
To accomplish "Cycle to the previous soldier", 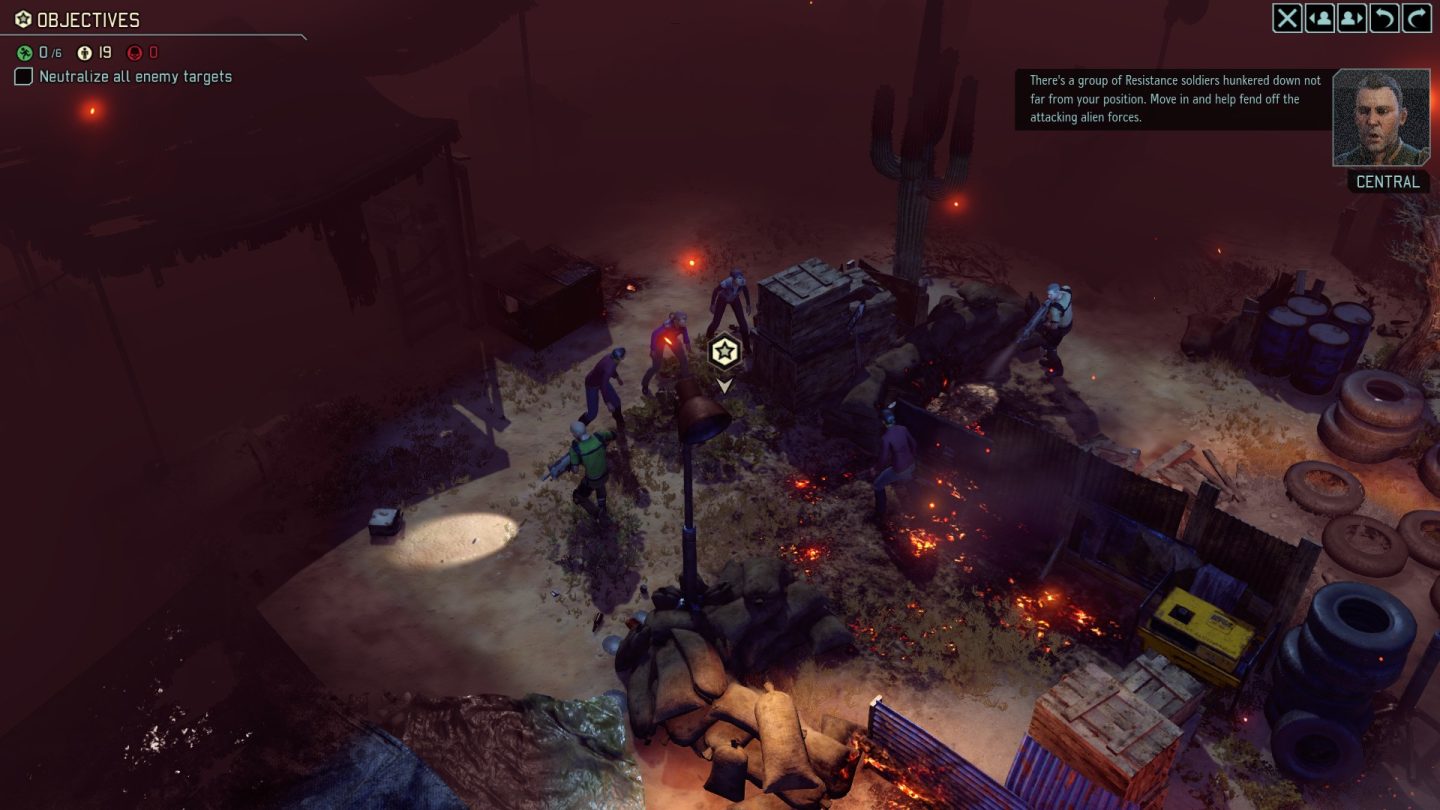I will coord(1320,19).
